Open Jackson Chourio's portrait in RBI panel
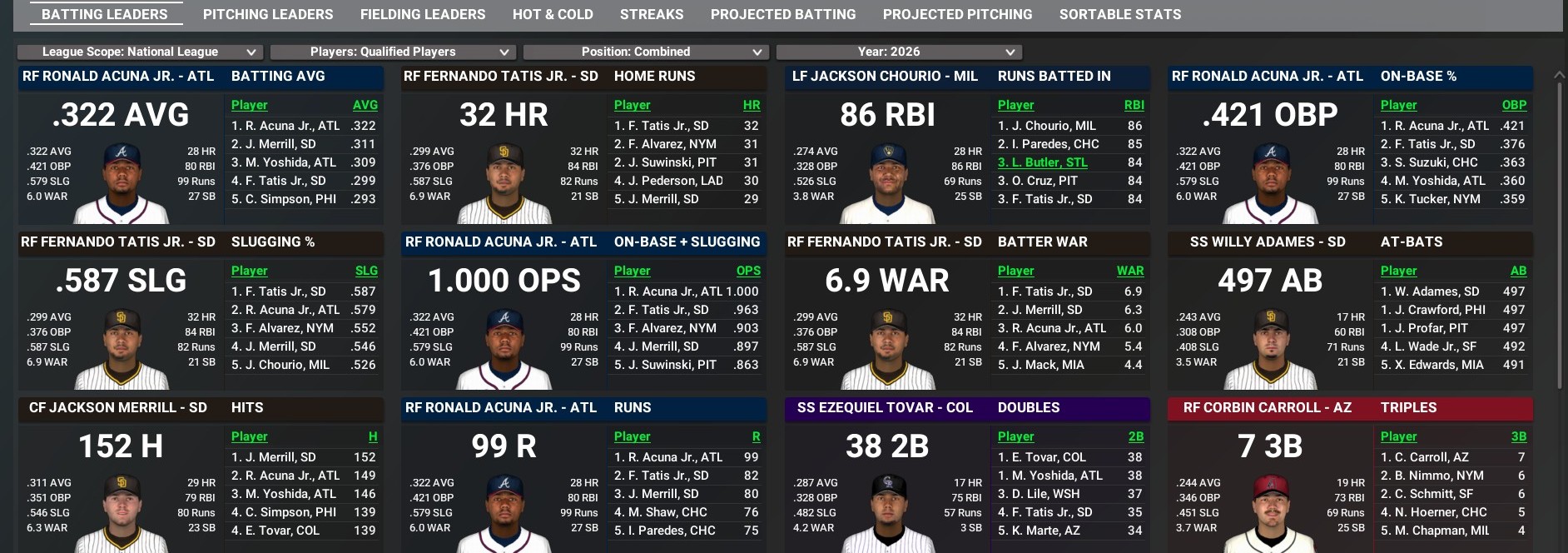1568x553 pixels. 887,185
